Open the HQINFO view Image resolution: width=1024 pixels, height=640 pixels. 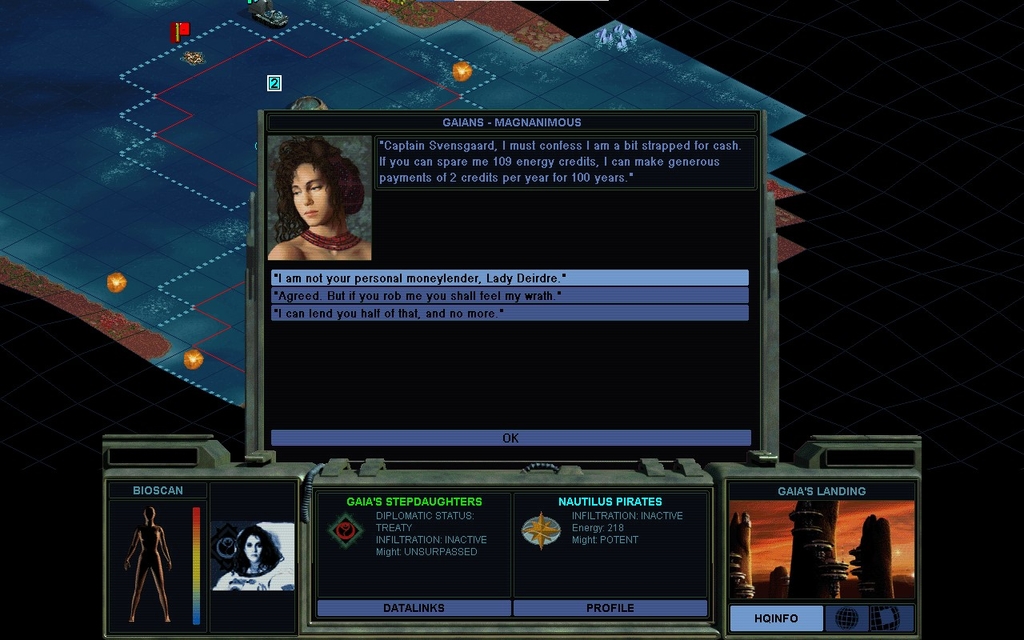pos(776,618)
